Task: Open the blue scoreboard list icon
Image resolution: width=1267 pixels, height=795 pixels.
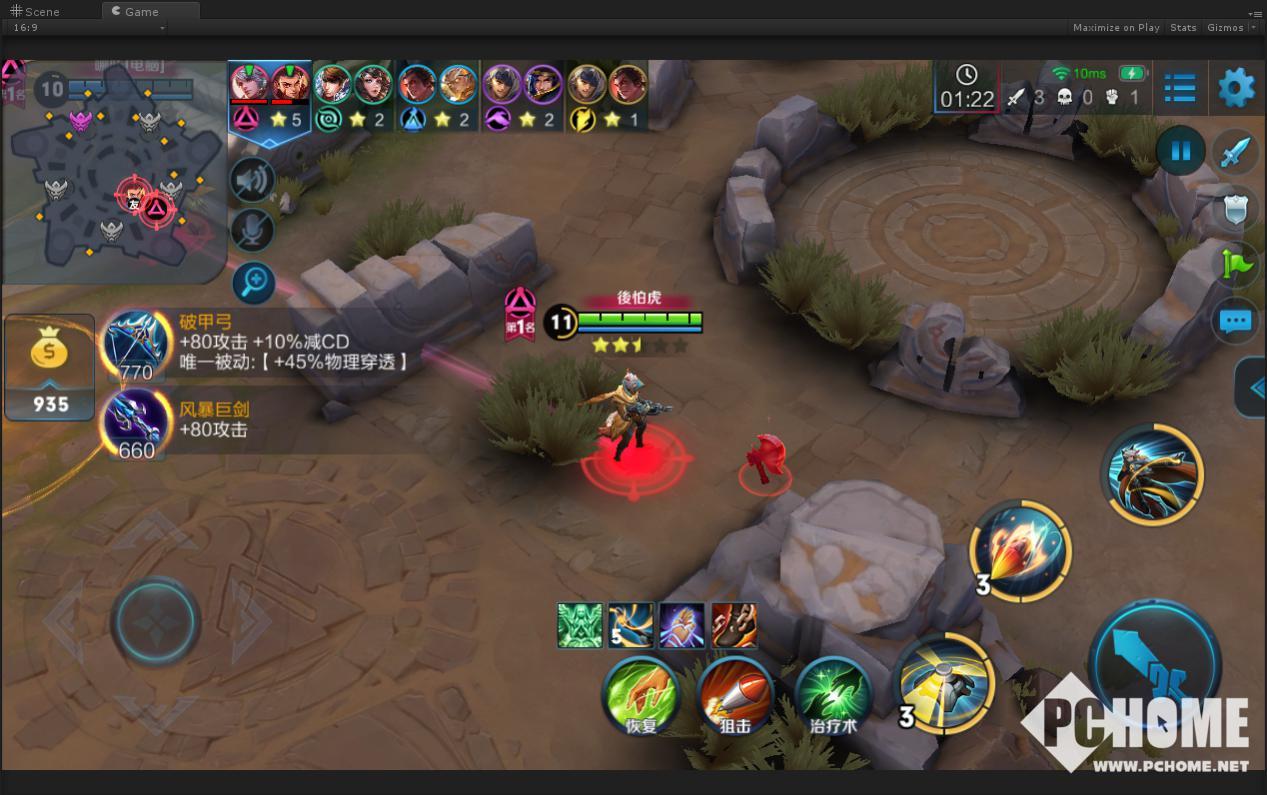Action: (x=1180, y=88)
